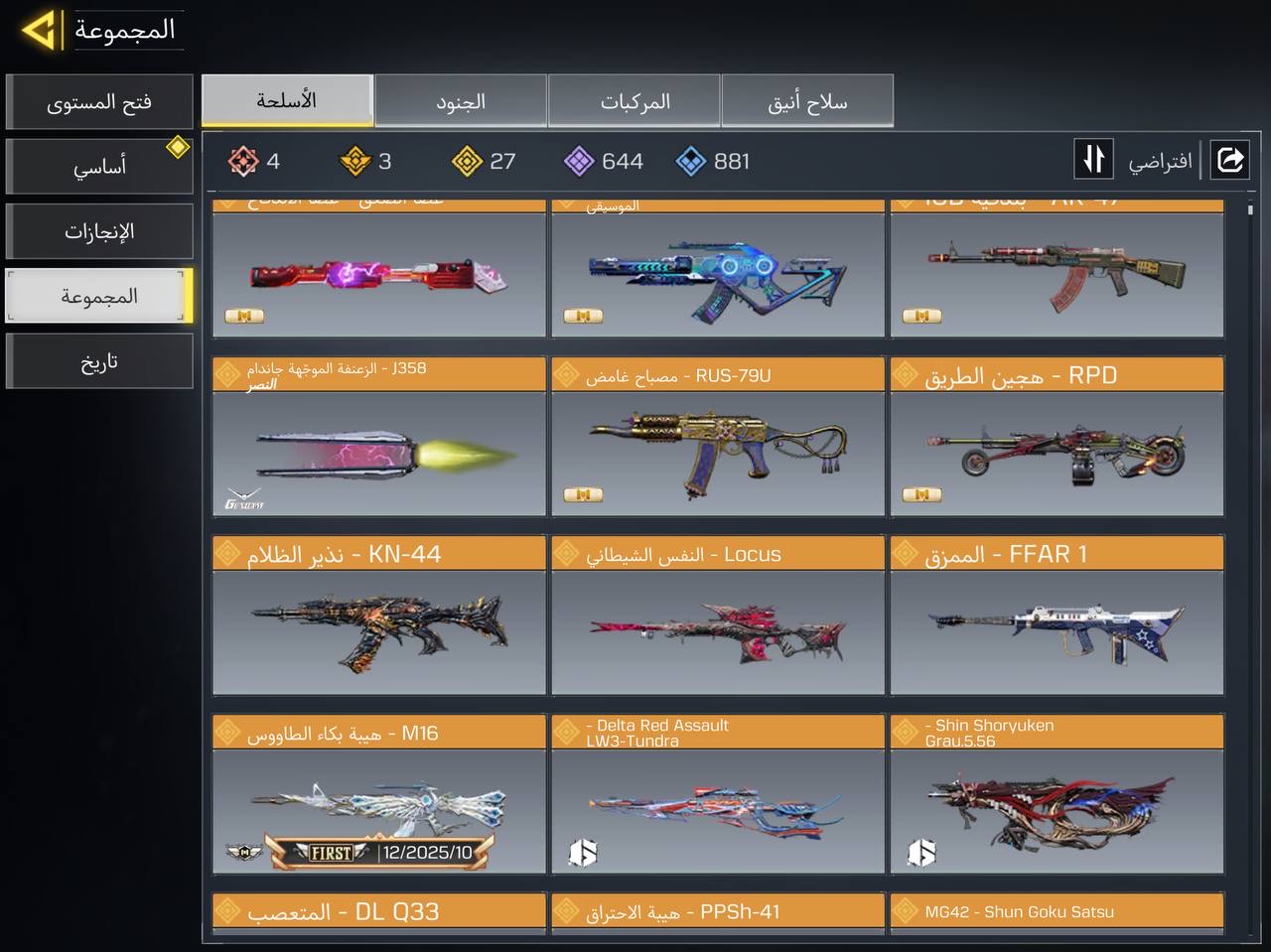Open the الإنجازات achievements menu
The image size is (1271, 952).
[x=99, y=231]
